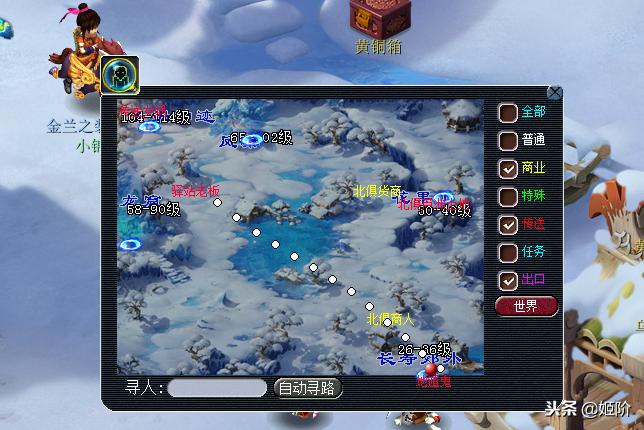Turn off the 传送 (Teleport) filter
This screenshot has height=430, width=644.
click(x=508, y=224)
